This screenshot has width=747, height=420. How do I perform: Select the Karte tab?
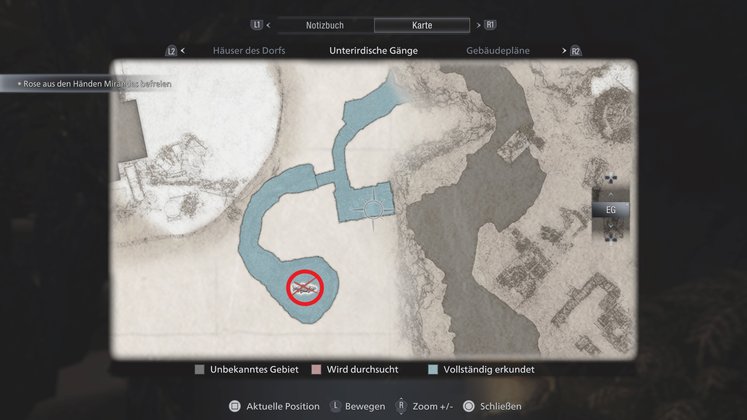(422, 25)
